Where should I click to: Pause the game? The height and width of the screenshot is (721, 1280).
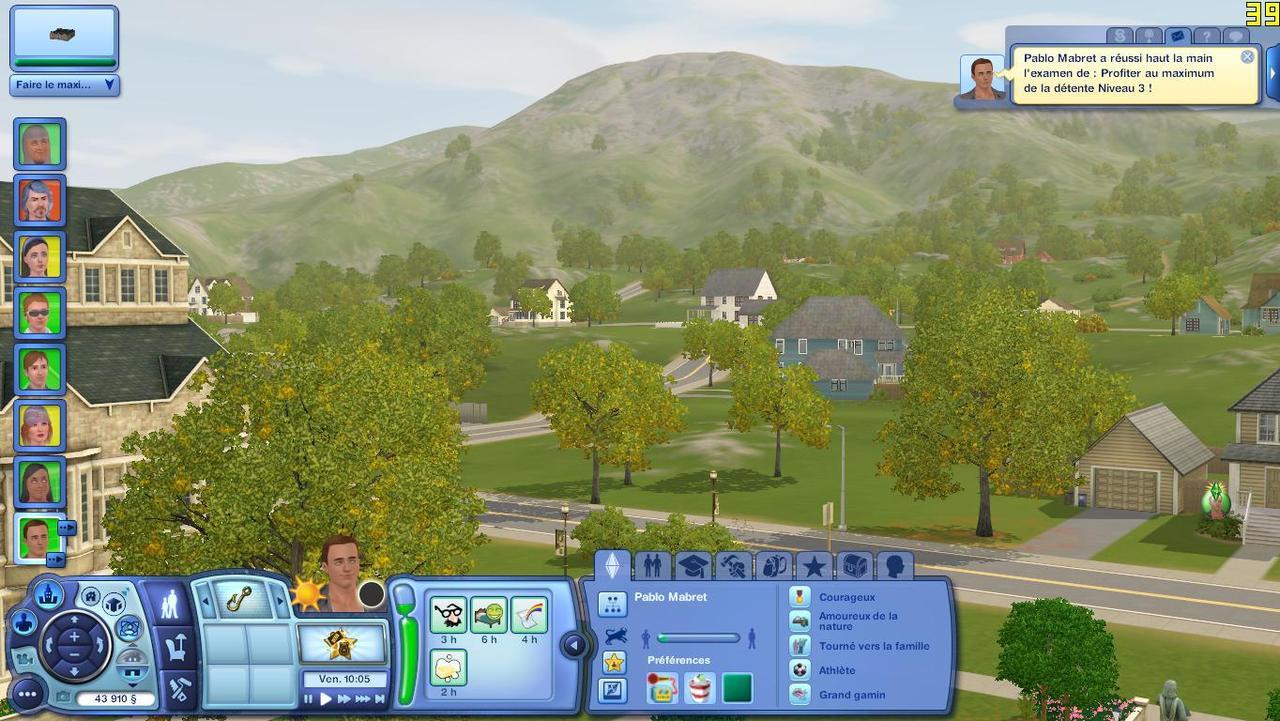click(x=308, y=699)
